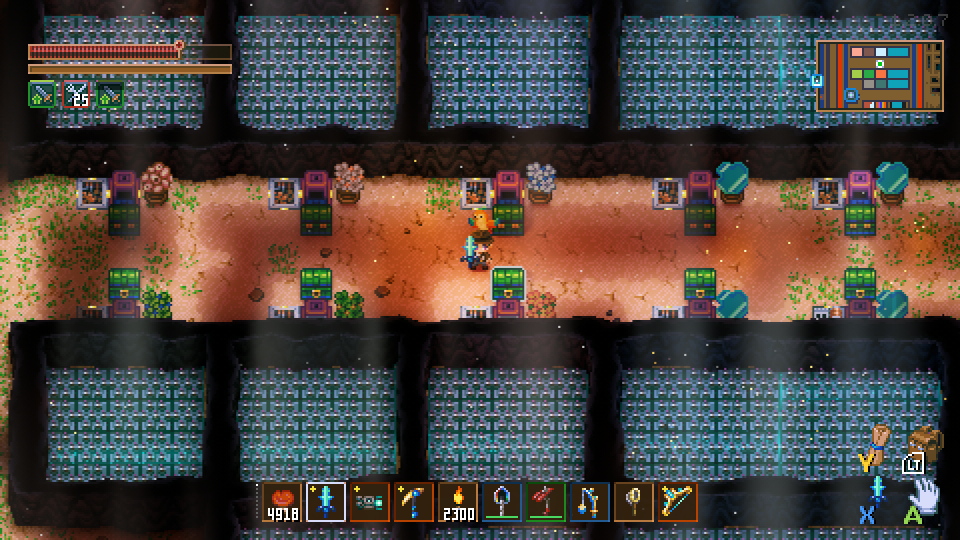Choose the pickaxe in the hotbar
This screenshot has height=540, width=960.
[414, 502]
